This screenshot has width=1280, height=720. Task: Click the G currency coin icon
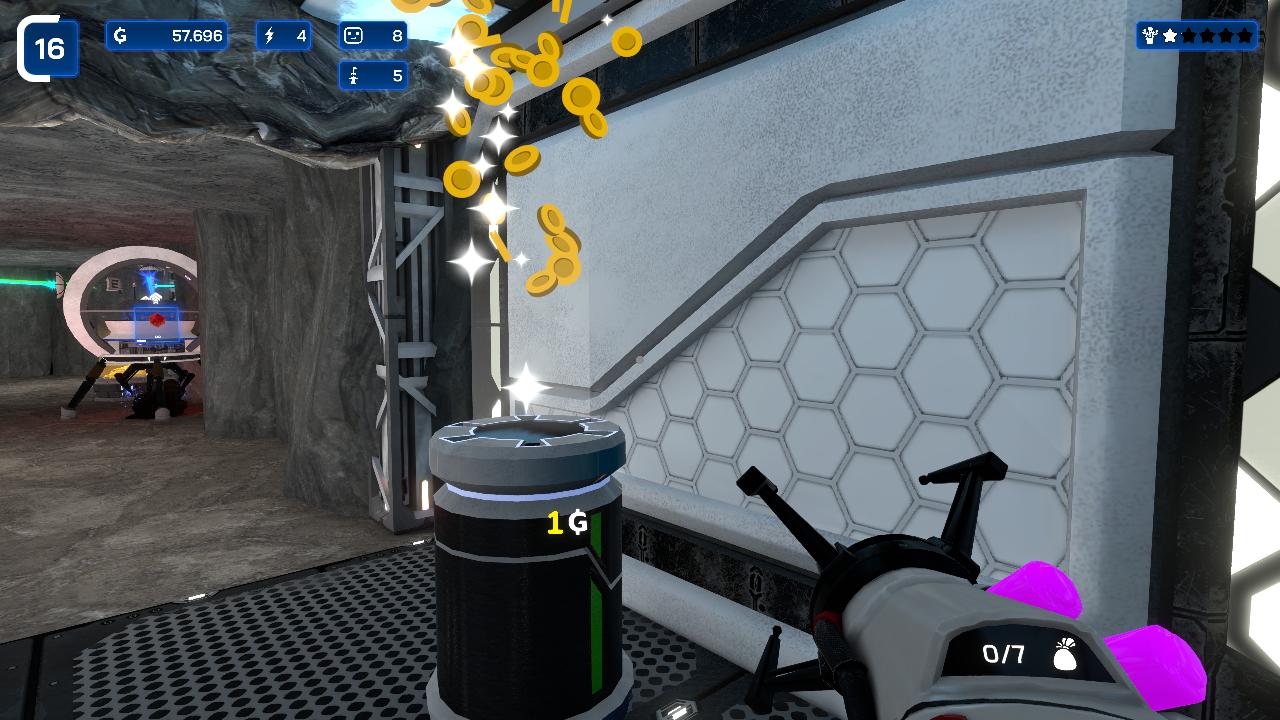tap(121, 36)
